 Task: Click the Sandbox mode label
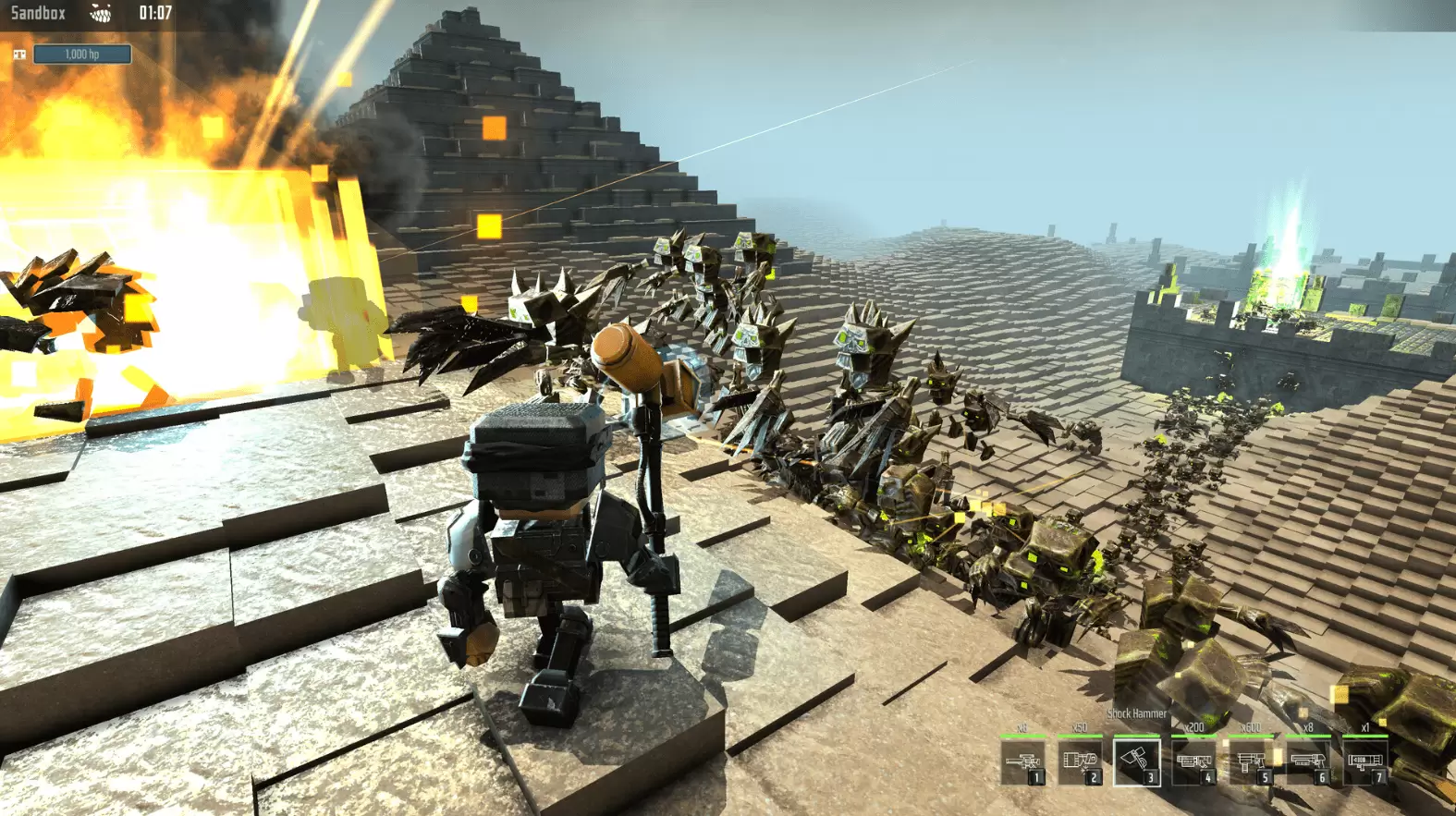[x=39, y=13]
